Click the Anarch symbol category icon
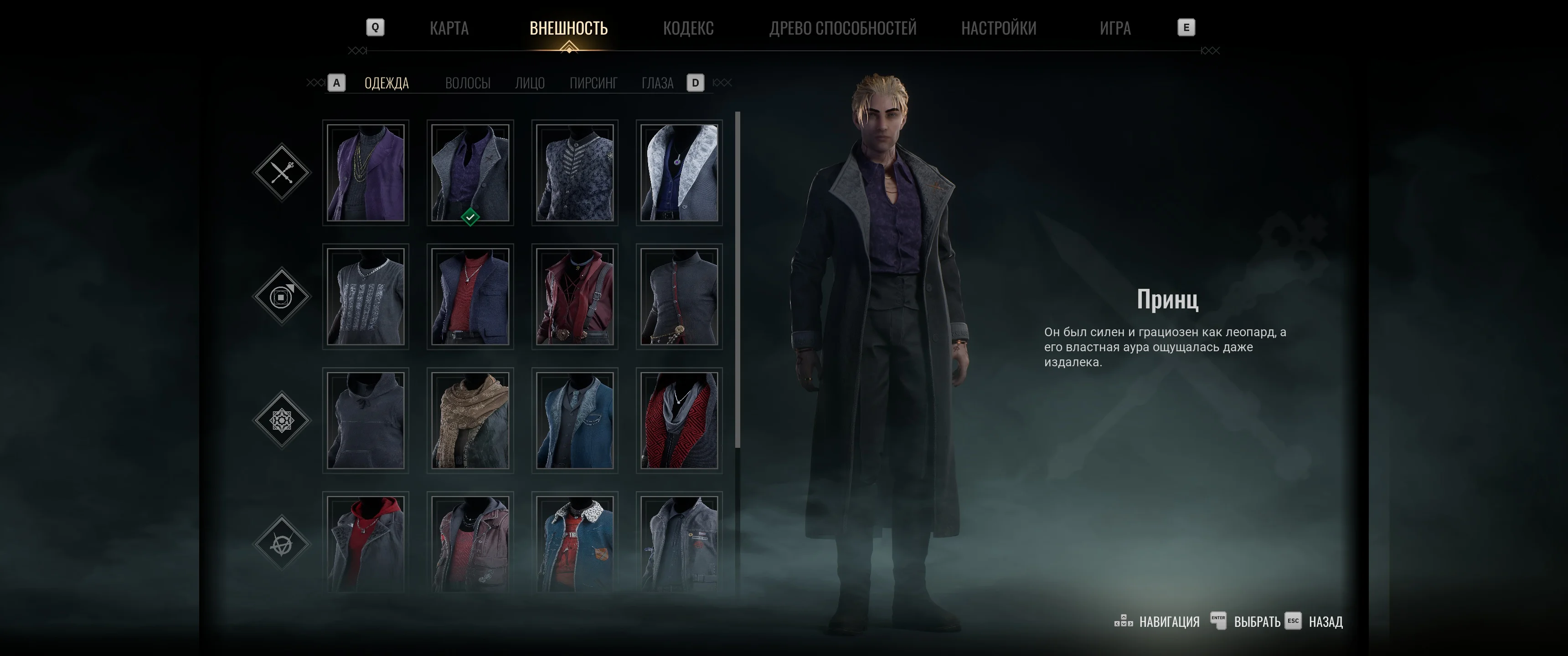Screen dimensions: 1568x656 [283, 543]
